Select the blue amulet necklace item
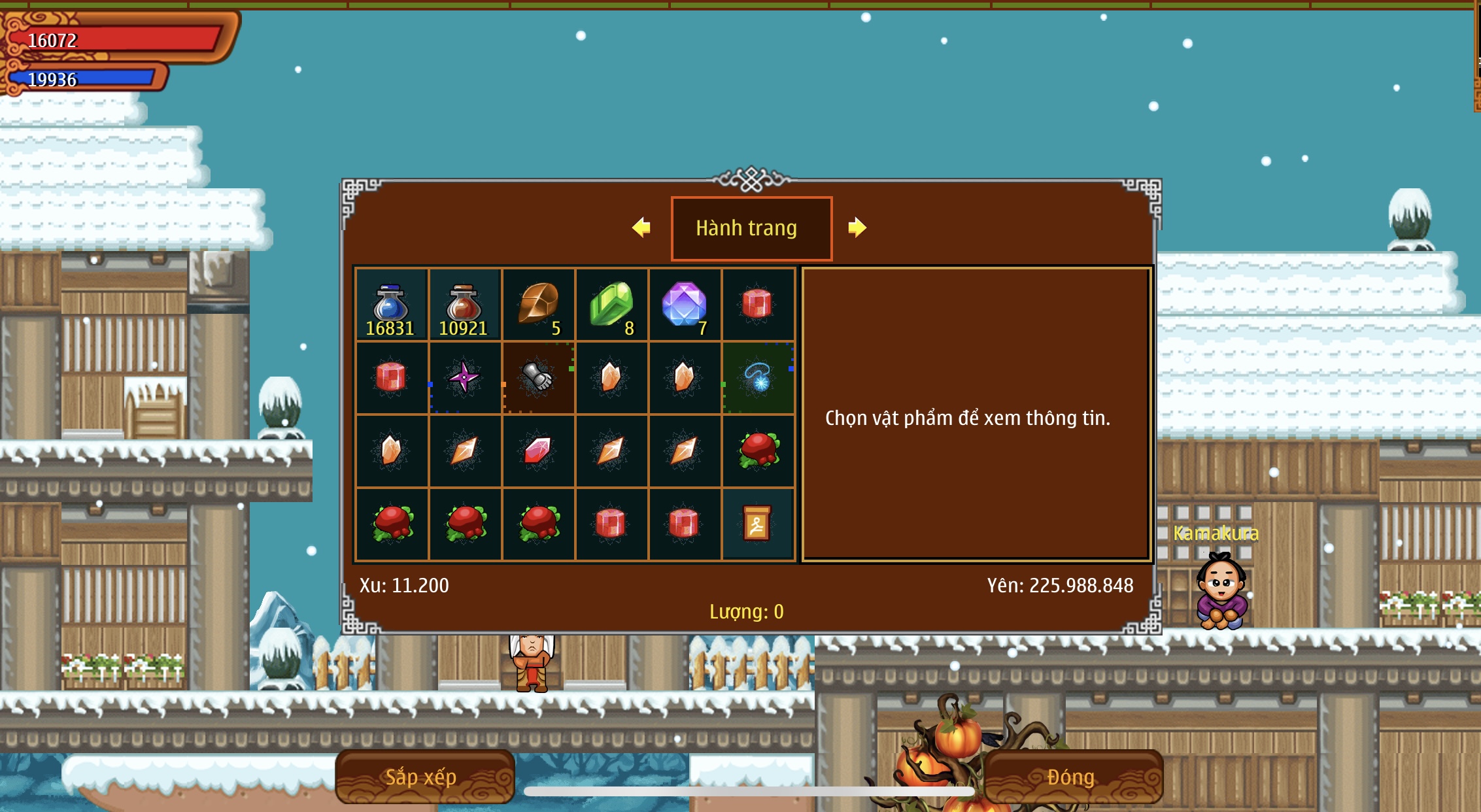This screenshot has width=1481, height=812. click(758, 377)
